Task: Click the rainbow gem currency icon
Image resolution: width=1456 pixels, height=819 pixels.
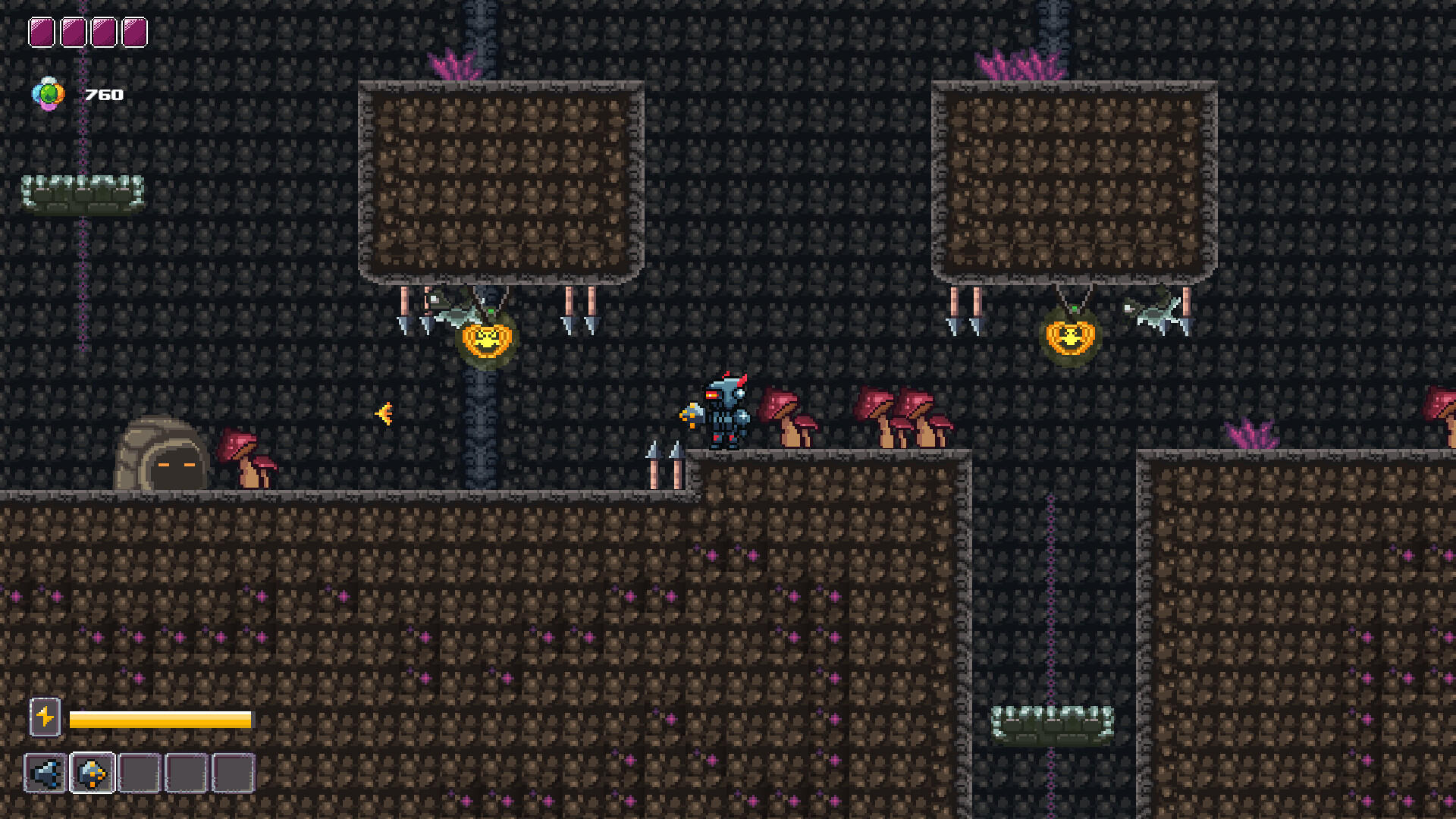Action: click(x=48, y=95)
